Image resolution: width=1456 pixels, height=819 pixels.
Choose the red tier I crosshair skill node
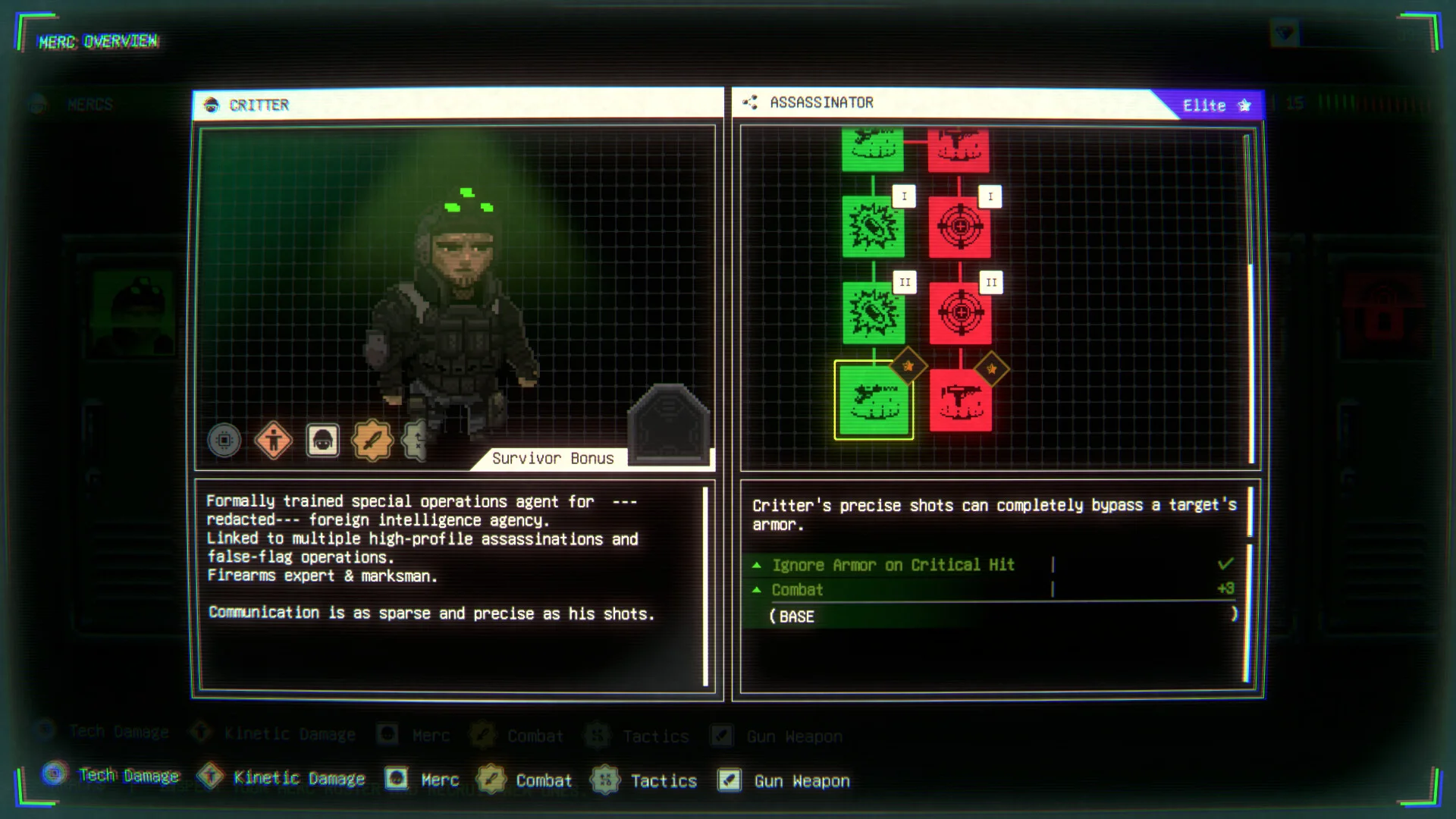point(960,227)
